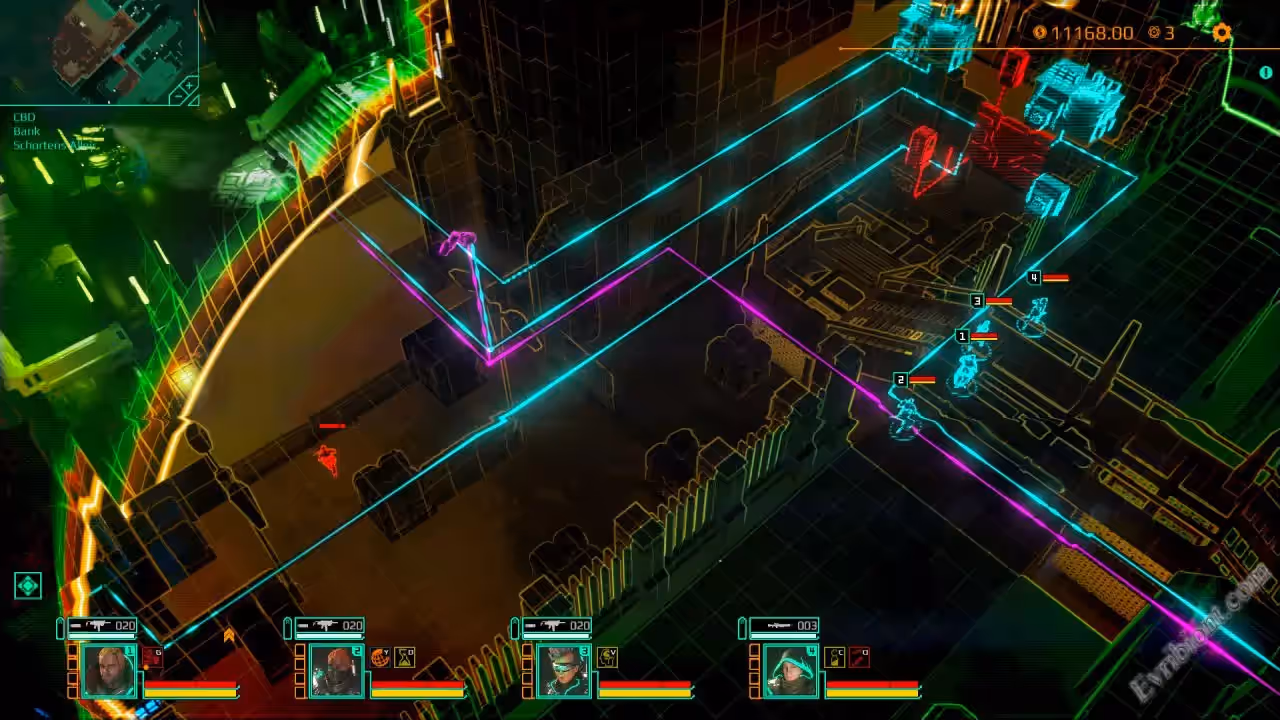Activate agent 3's yellow head ability

(x=607, y=657)
